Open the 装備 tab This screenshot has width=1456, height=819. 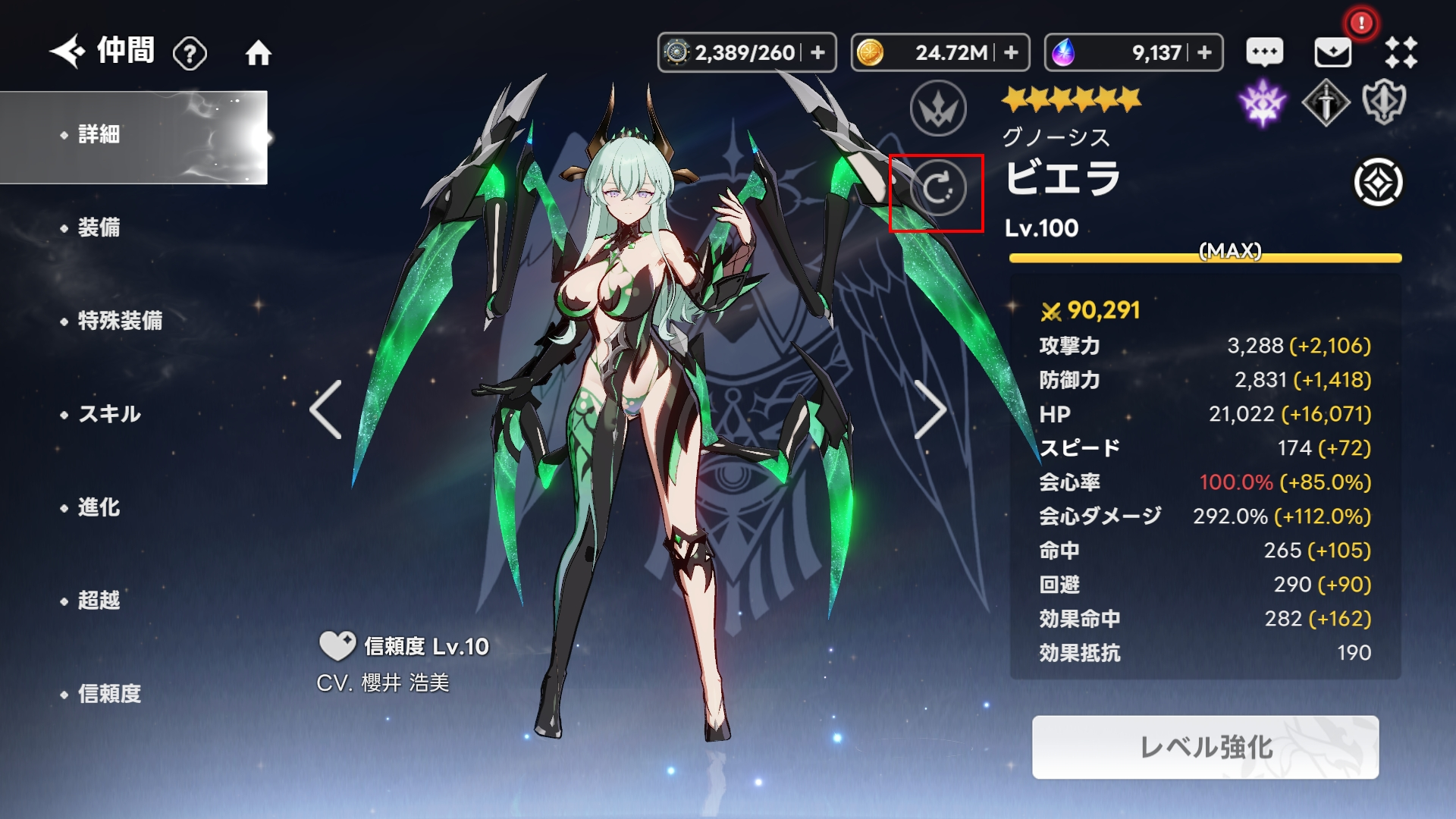coord(99,227)
